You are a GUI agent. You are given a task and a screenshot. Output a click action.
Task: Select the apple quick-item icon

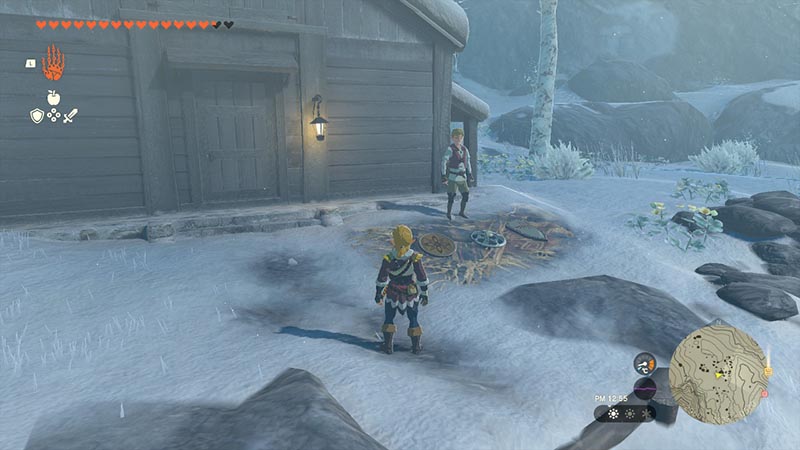coord(52,98)
